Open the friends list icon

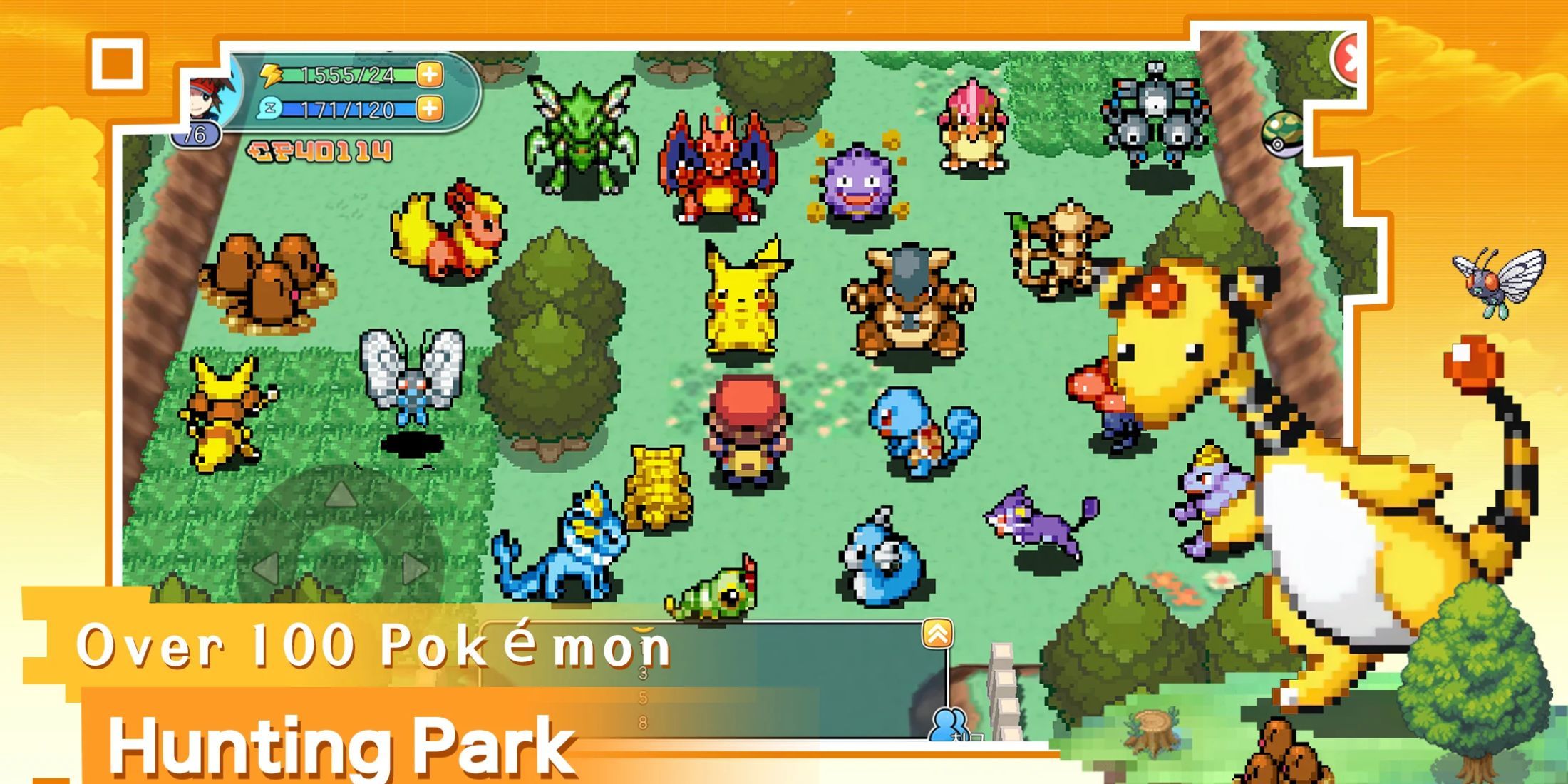(x=949, y=723)
